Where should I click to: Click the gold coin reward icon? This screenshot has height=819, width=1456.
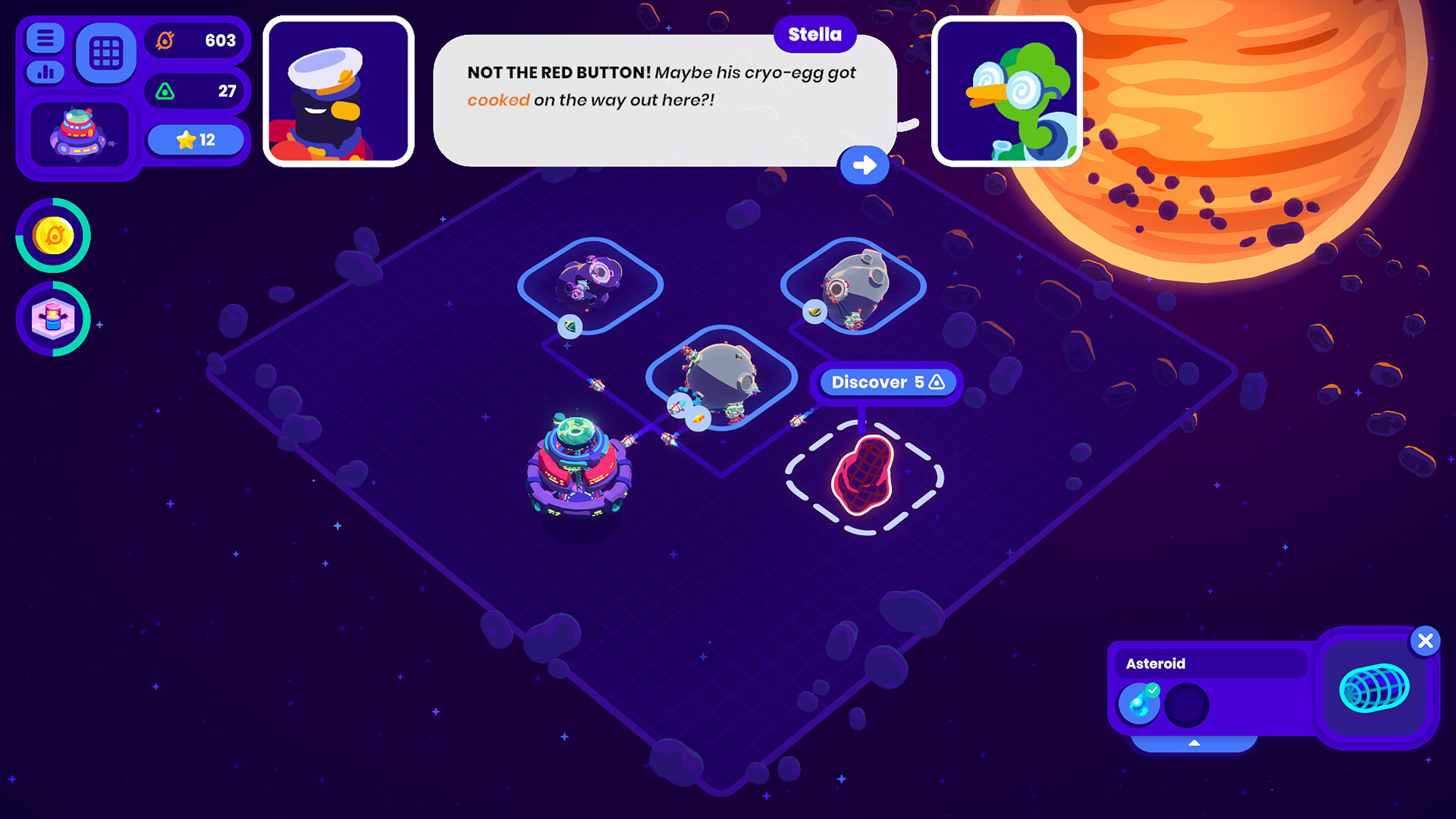[x=52, y=236]
